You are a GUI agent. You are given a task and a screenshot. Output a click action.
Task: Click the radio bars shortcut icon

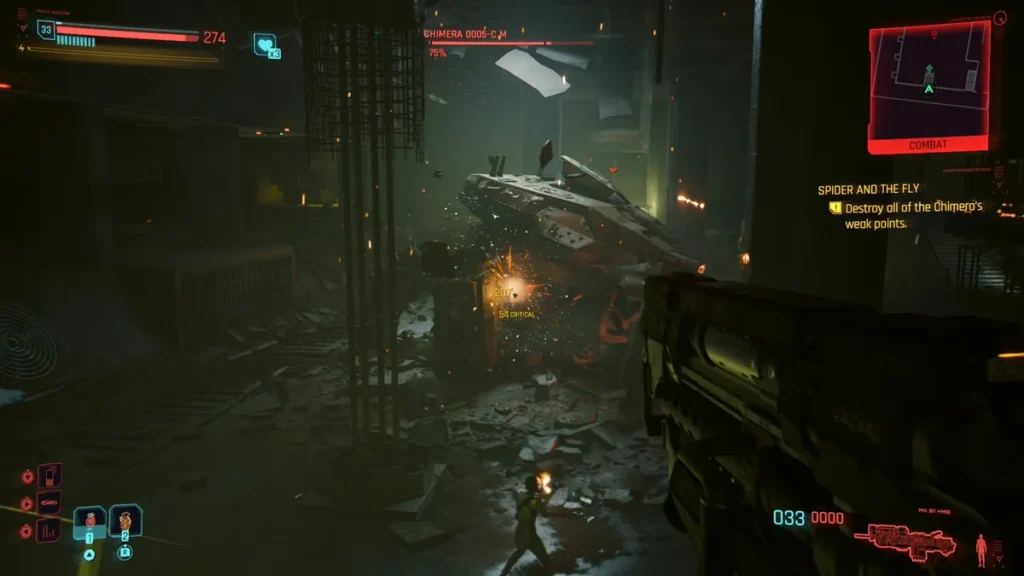click(49, 530)
